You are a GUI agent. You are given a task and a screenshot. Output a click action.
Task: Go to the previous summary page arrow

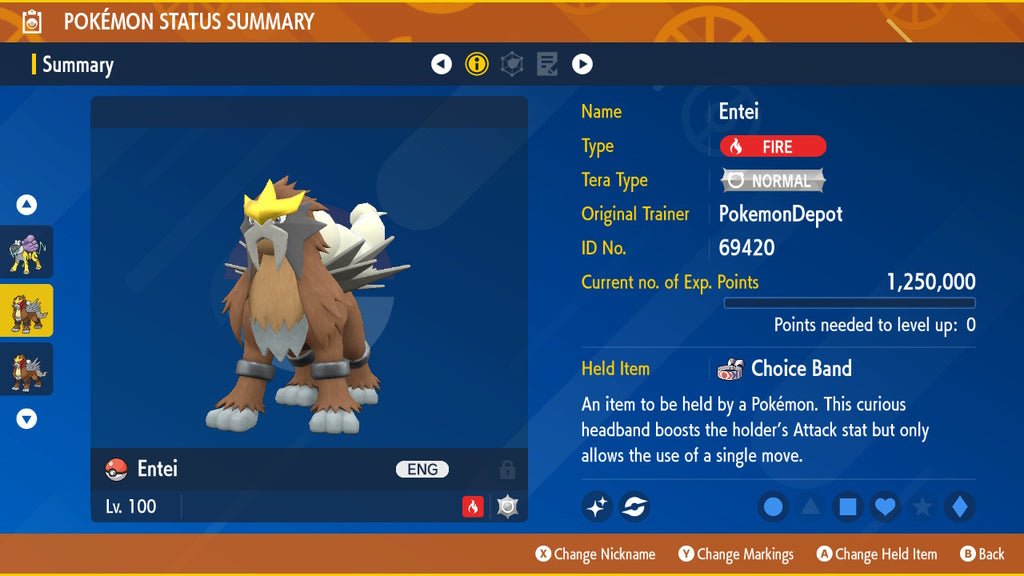pyautogui.click(x=441, y=65)
